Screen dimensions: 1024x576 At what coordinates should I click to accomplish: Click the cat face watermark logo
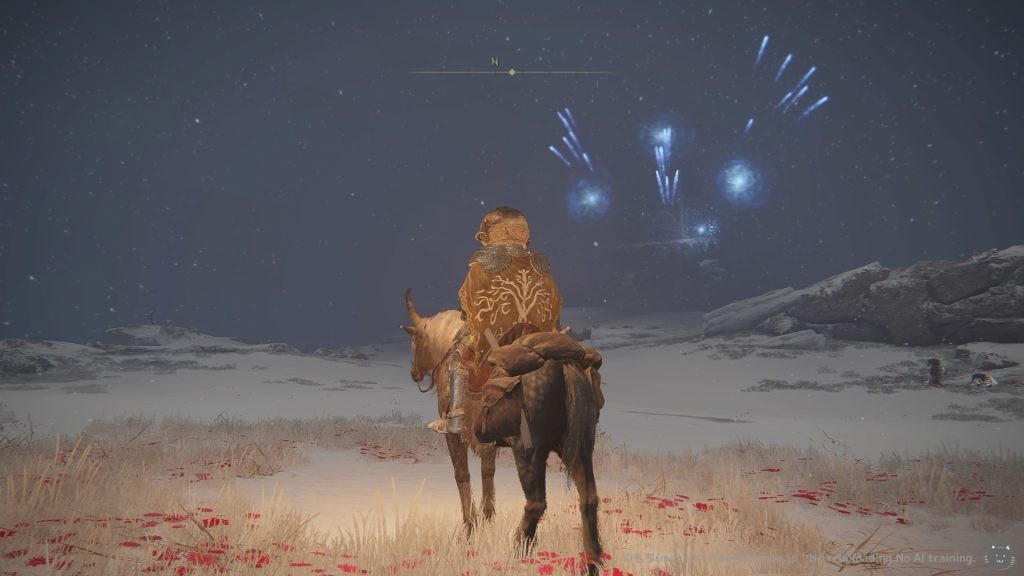(x=998, y=557)
